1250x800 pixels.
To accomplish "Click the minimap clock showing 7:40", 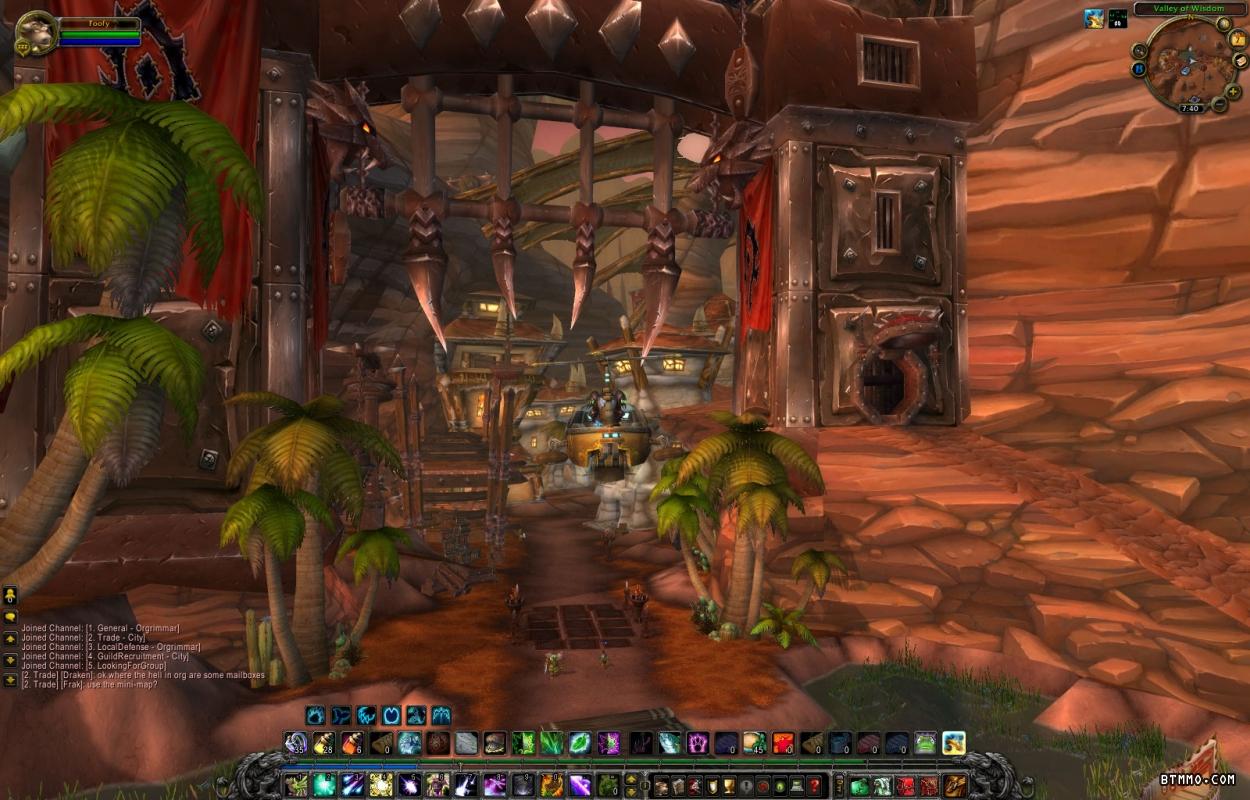I will click(1190, 107).
